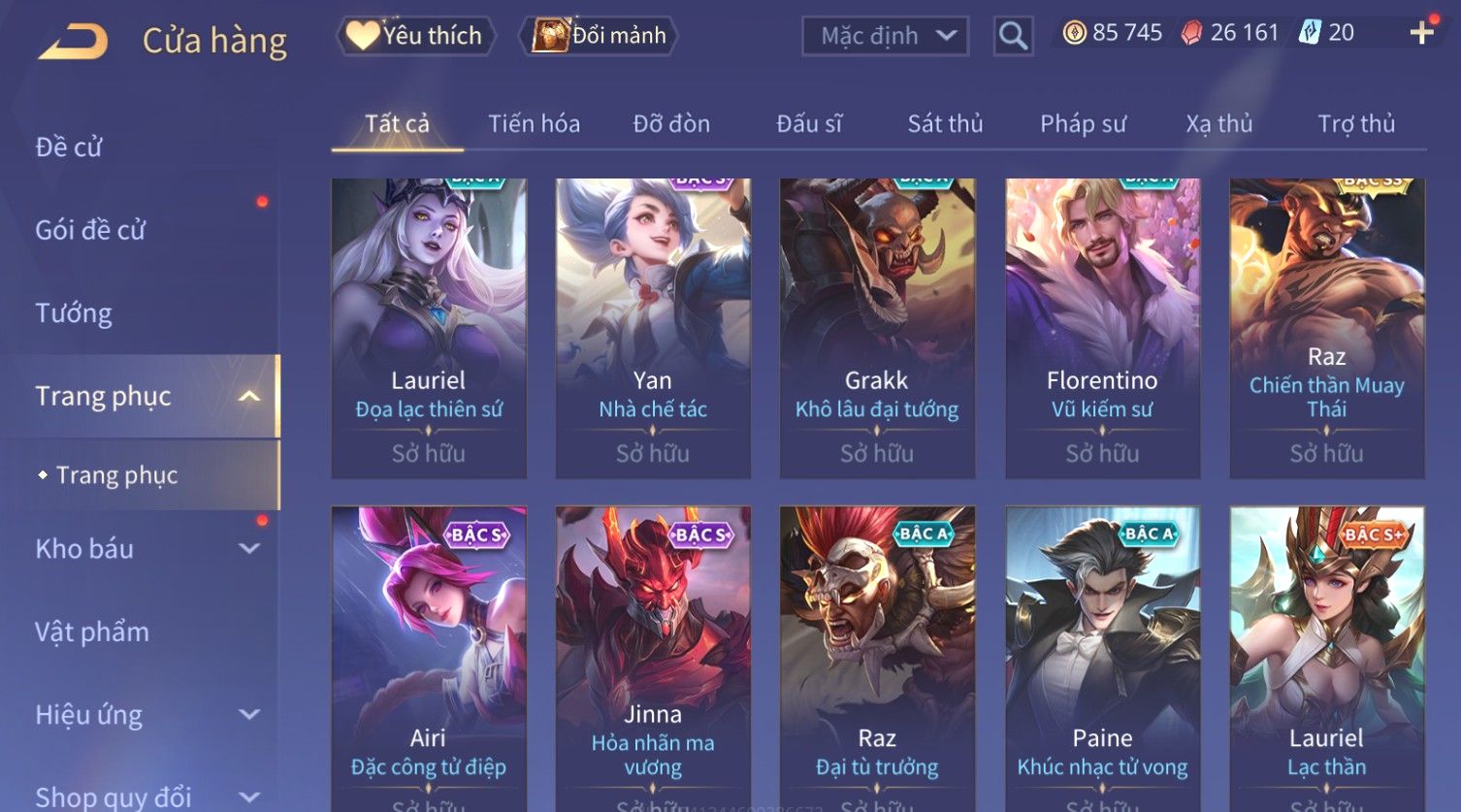
Task: Go back using the arrow button
Action: coord(74,41)
